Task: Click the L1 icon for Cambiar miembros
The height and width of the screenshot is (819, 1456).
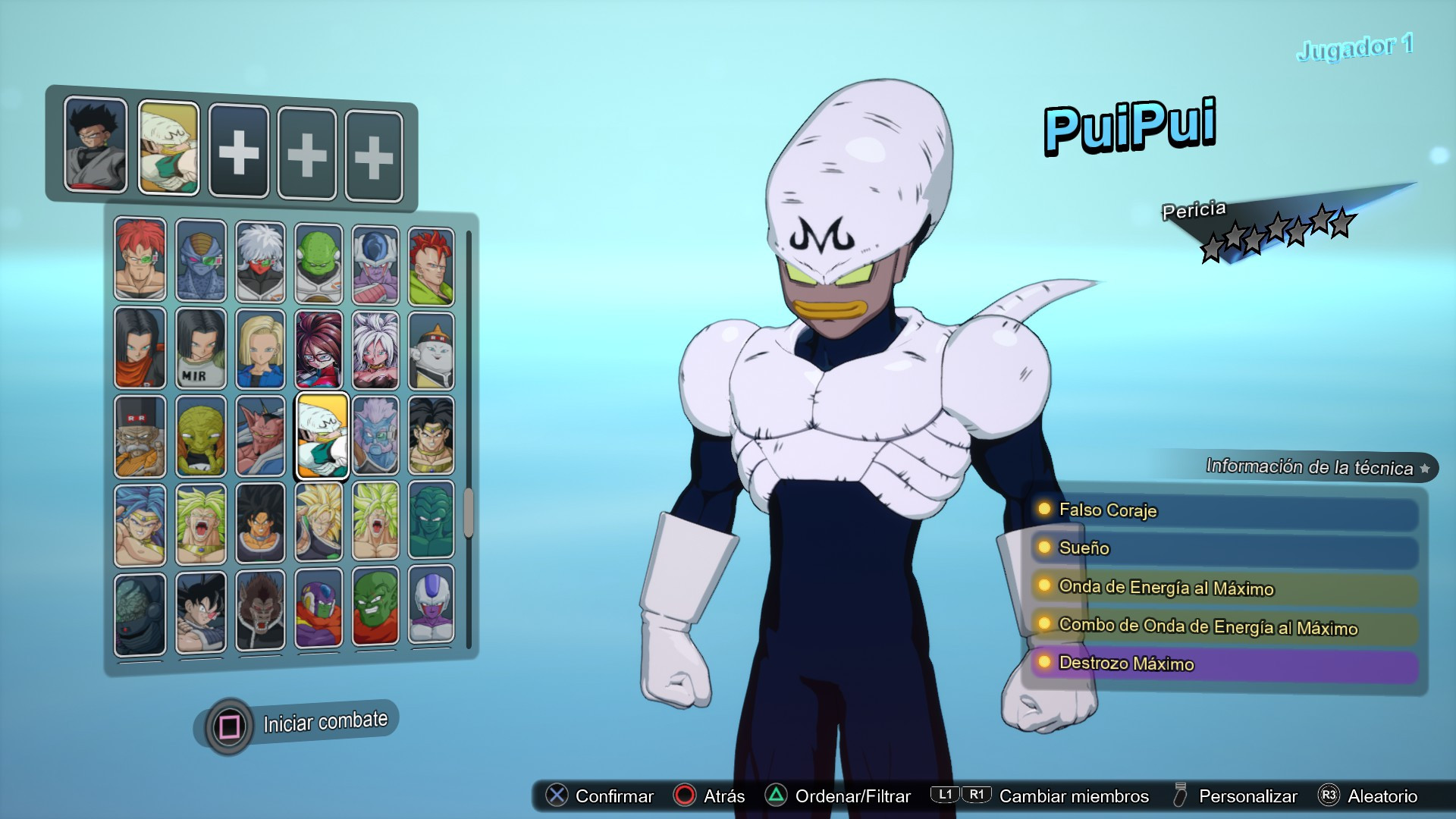Action: tap(943, 796)
